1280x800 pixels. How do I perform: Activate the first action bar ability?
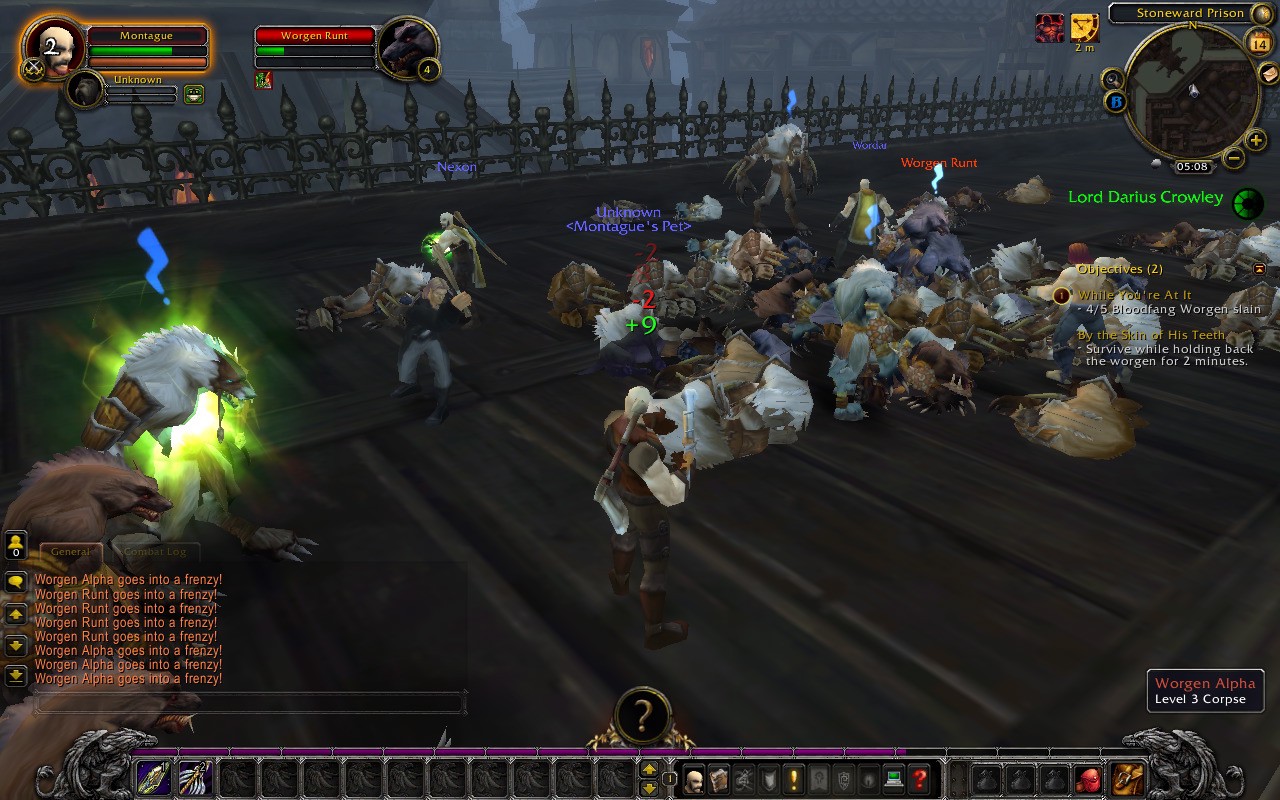153,779
